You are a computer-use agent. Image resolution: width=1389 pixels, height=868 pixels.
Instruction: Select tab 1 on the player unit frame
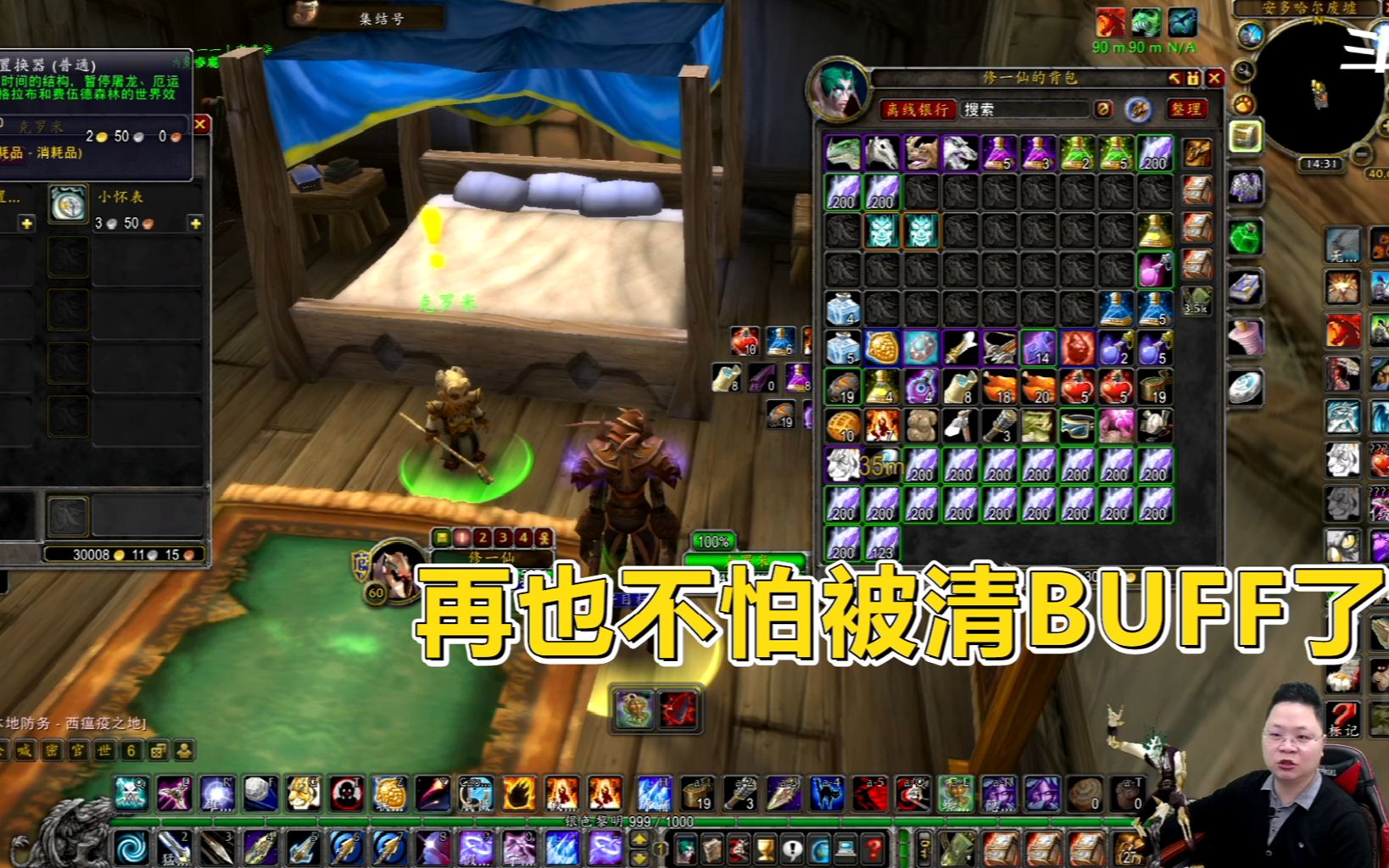coord(461,537)
